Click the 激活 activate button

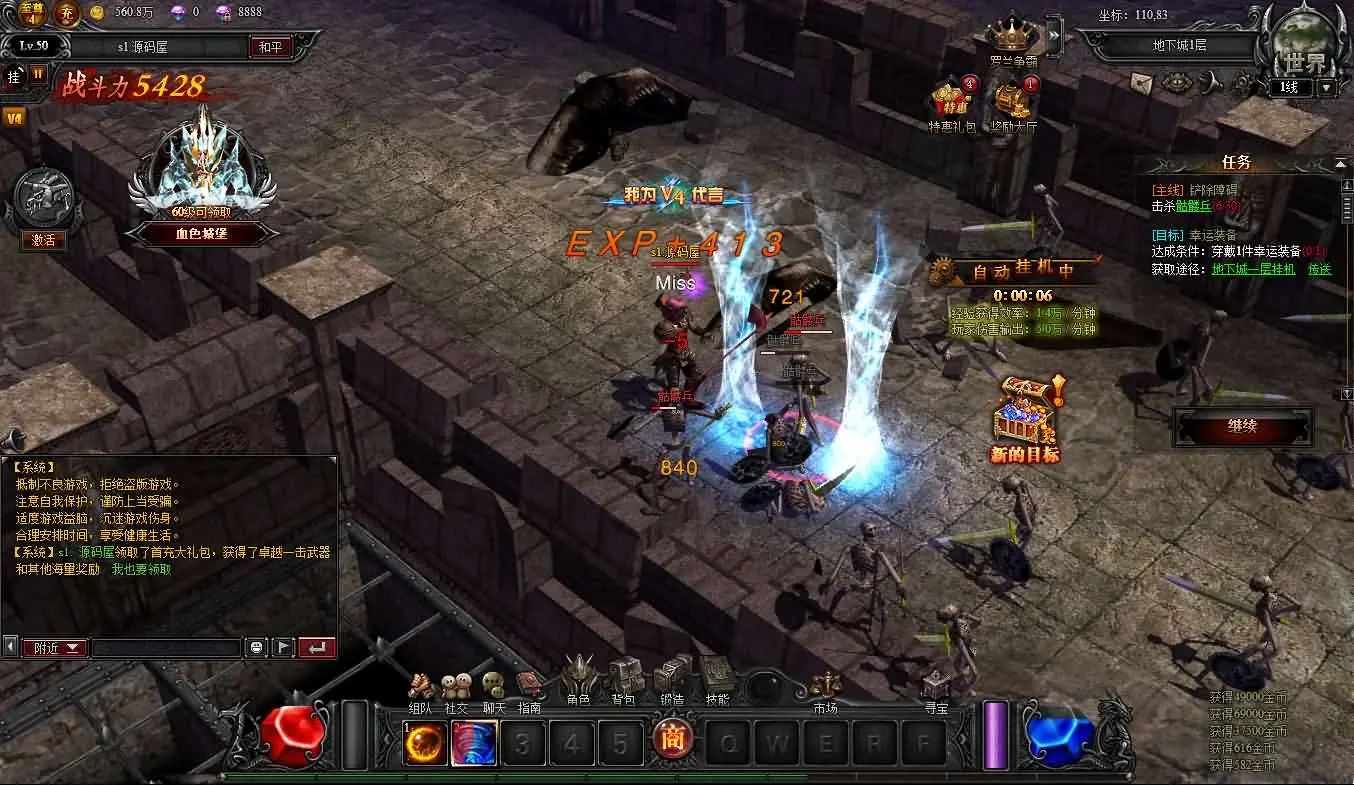tap(43, 240)
